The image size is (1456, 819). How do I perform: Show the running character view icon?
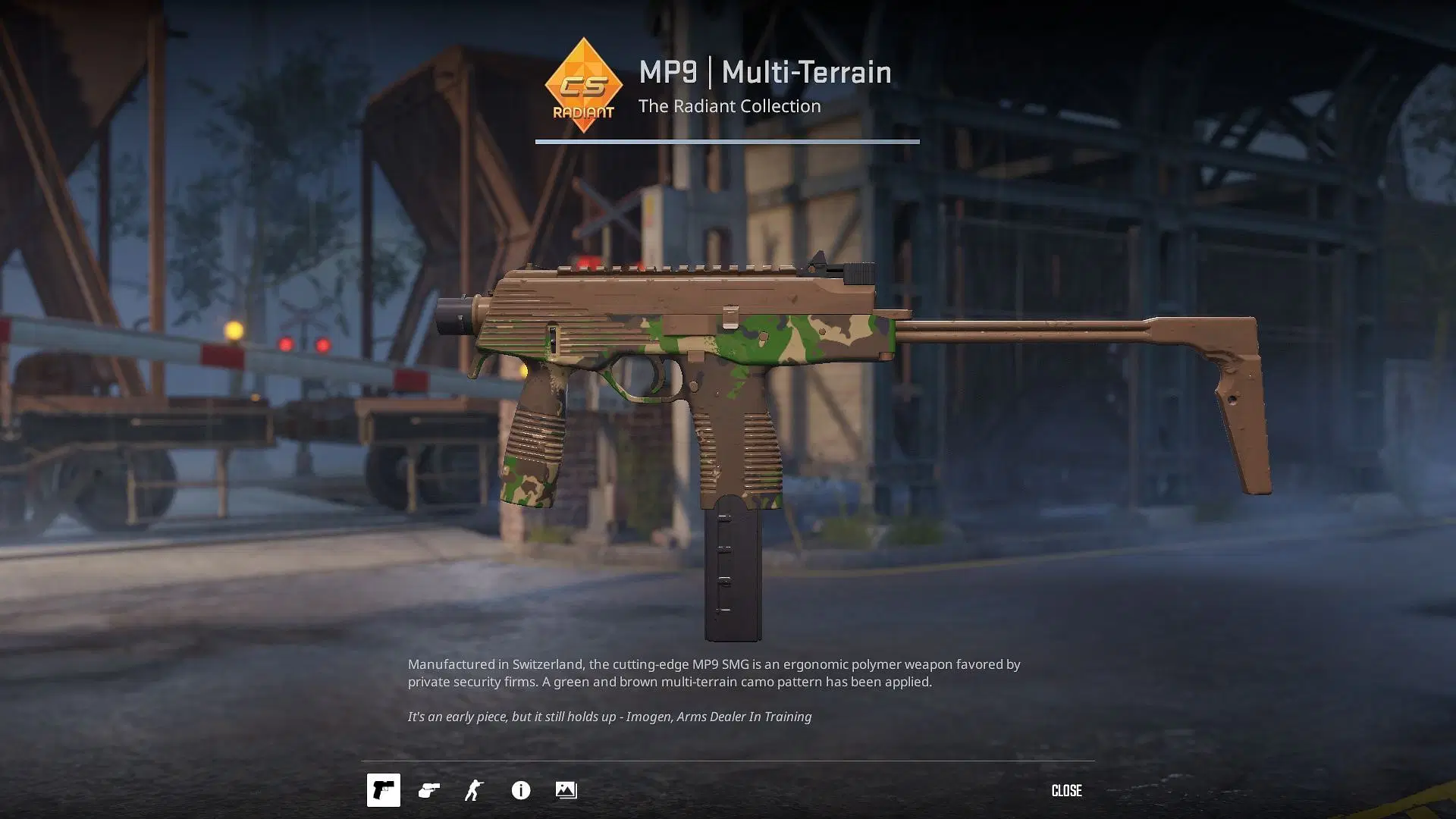click(x=475, y=790)
